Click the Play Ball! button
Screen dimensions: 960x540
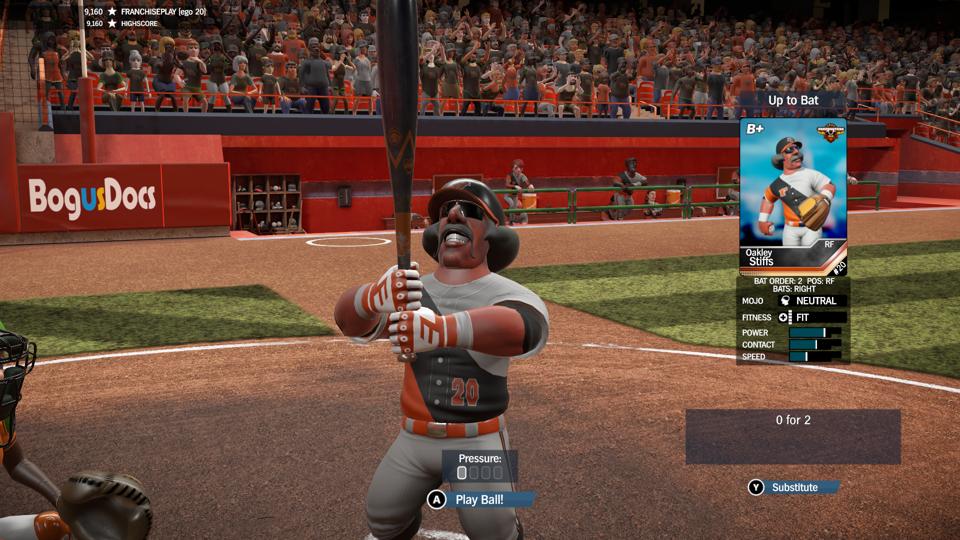tap(482, 499)
